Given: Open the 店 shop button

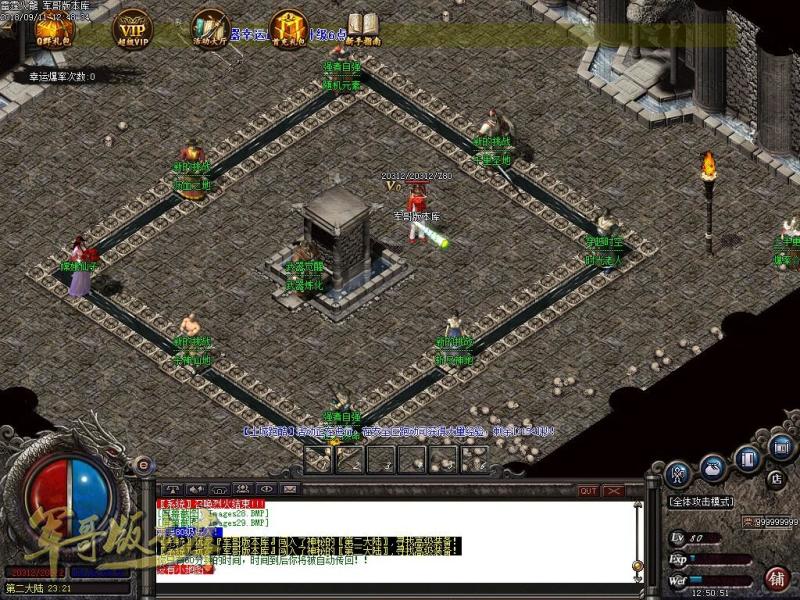Looking at the screenshot, I should (775, 478).
